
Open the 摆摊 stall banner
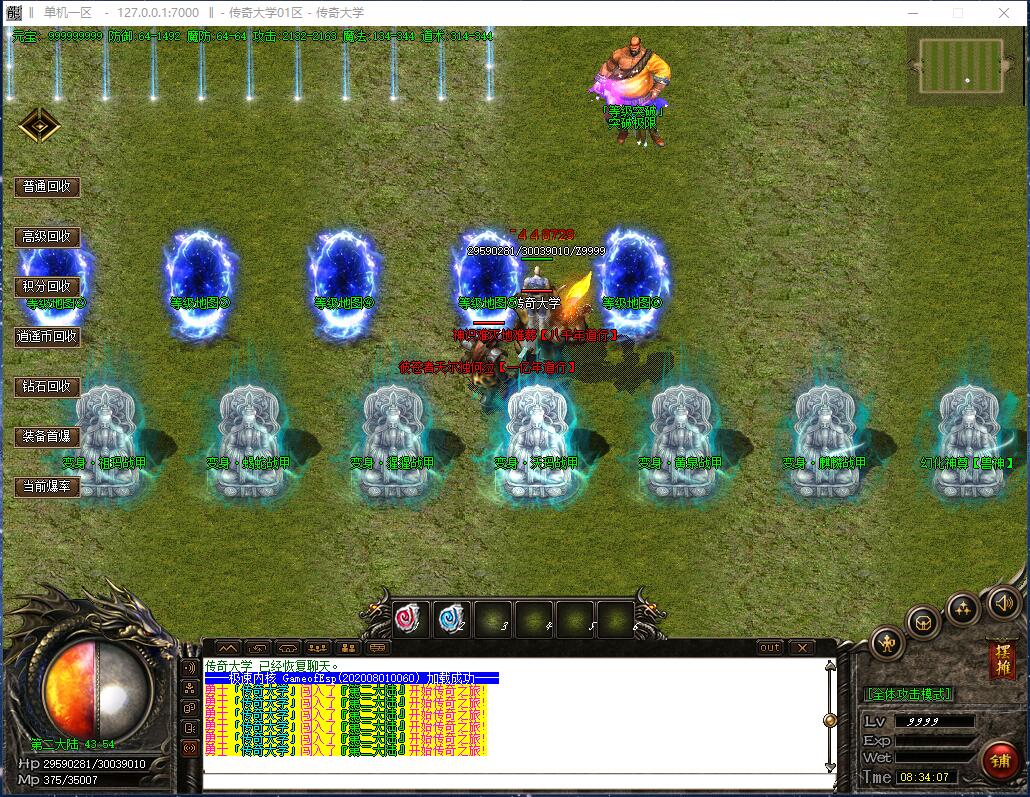[x=1001, y=659]
